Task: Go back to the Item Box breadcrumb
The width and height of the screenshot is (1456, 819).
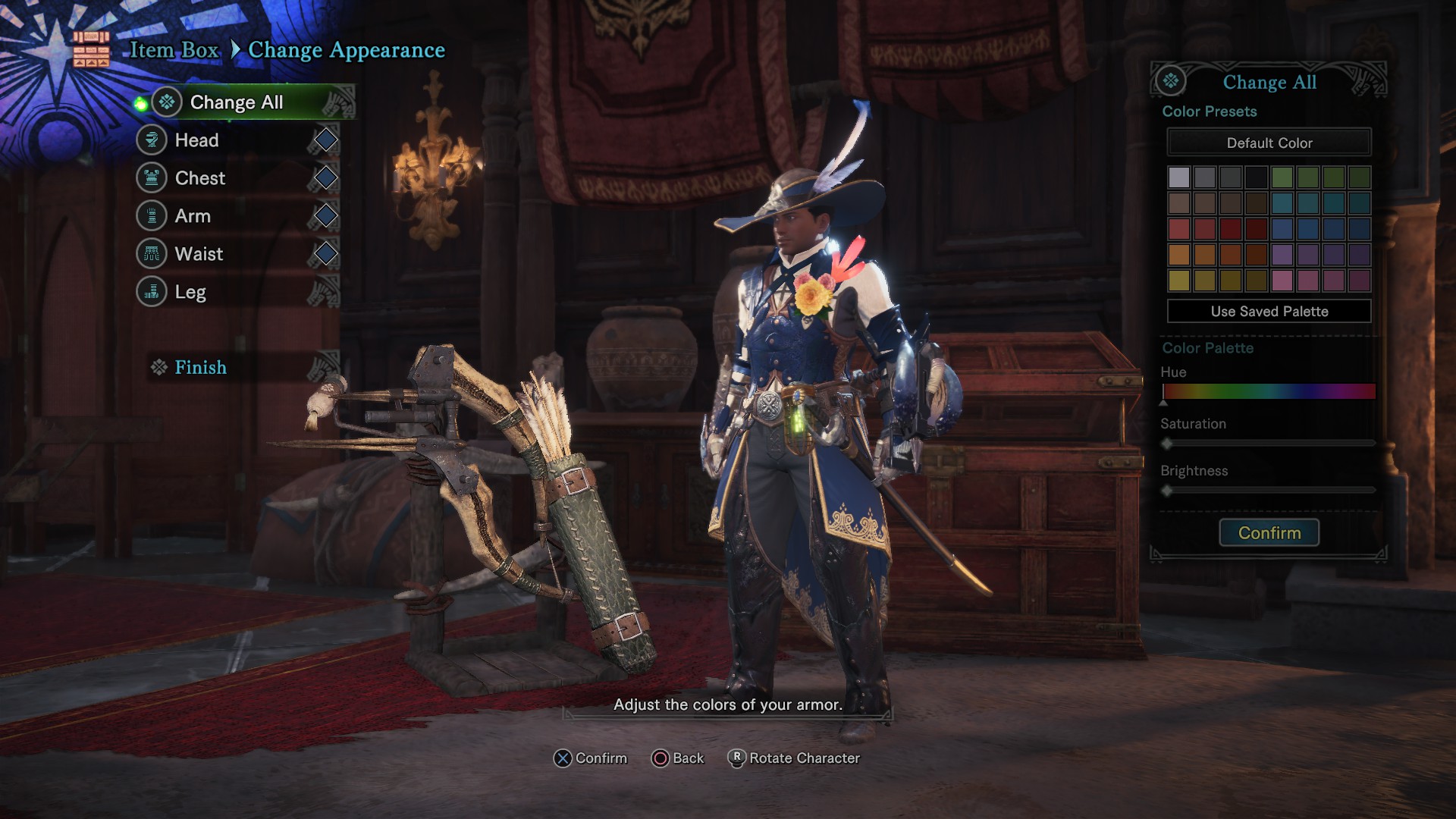Action: 174,50
